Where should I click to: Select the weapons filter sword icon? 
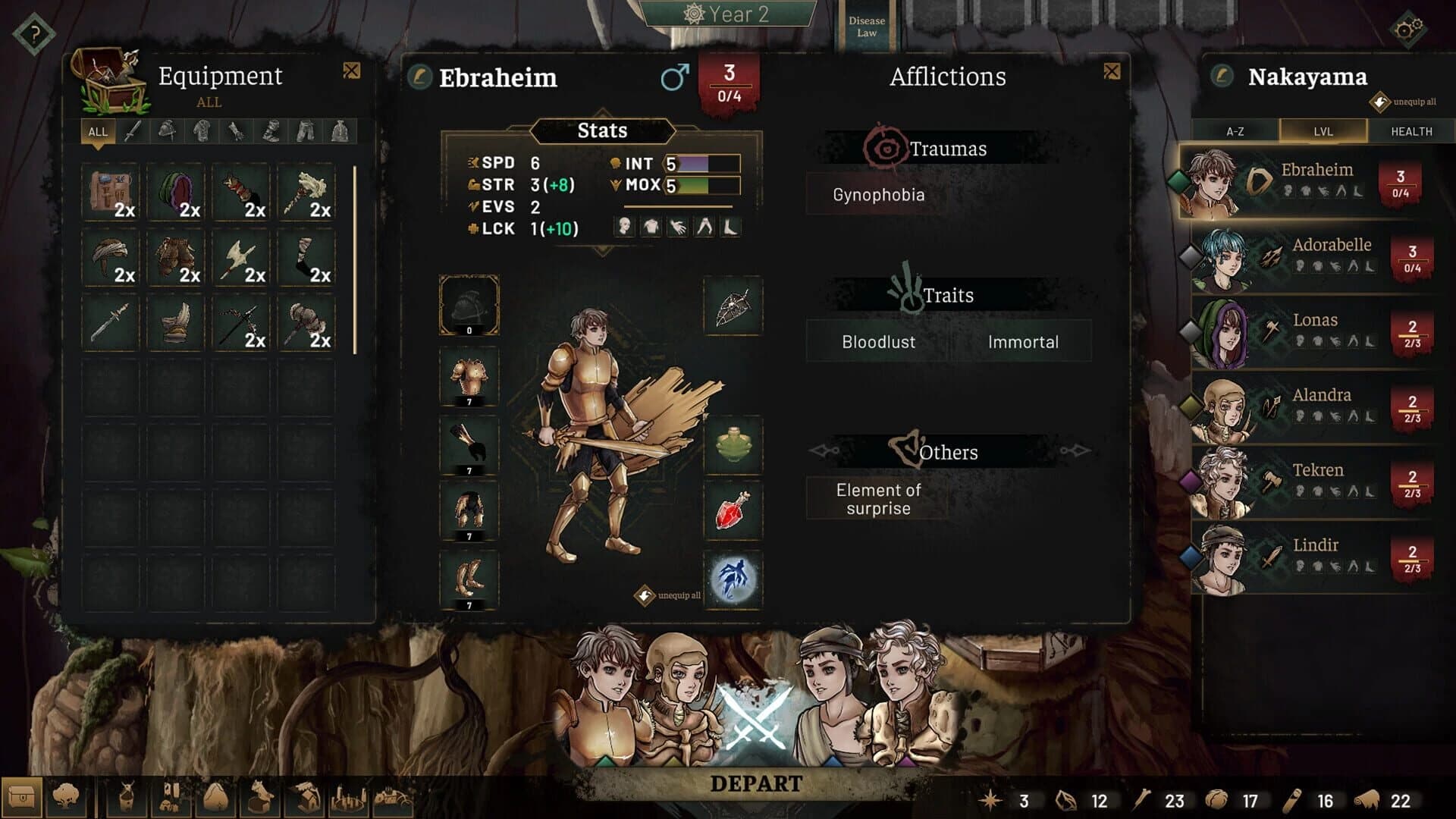tap(134, 132)
